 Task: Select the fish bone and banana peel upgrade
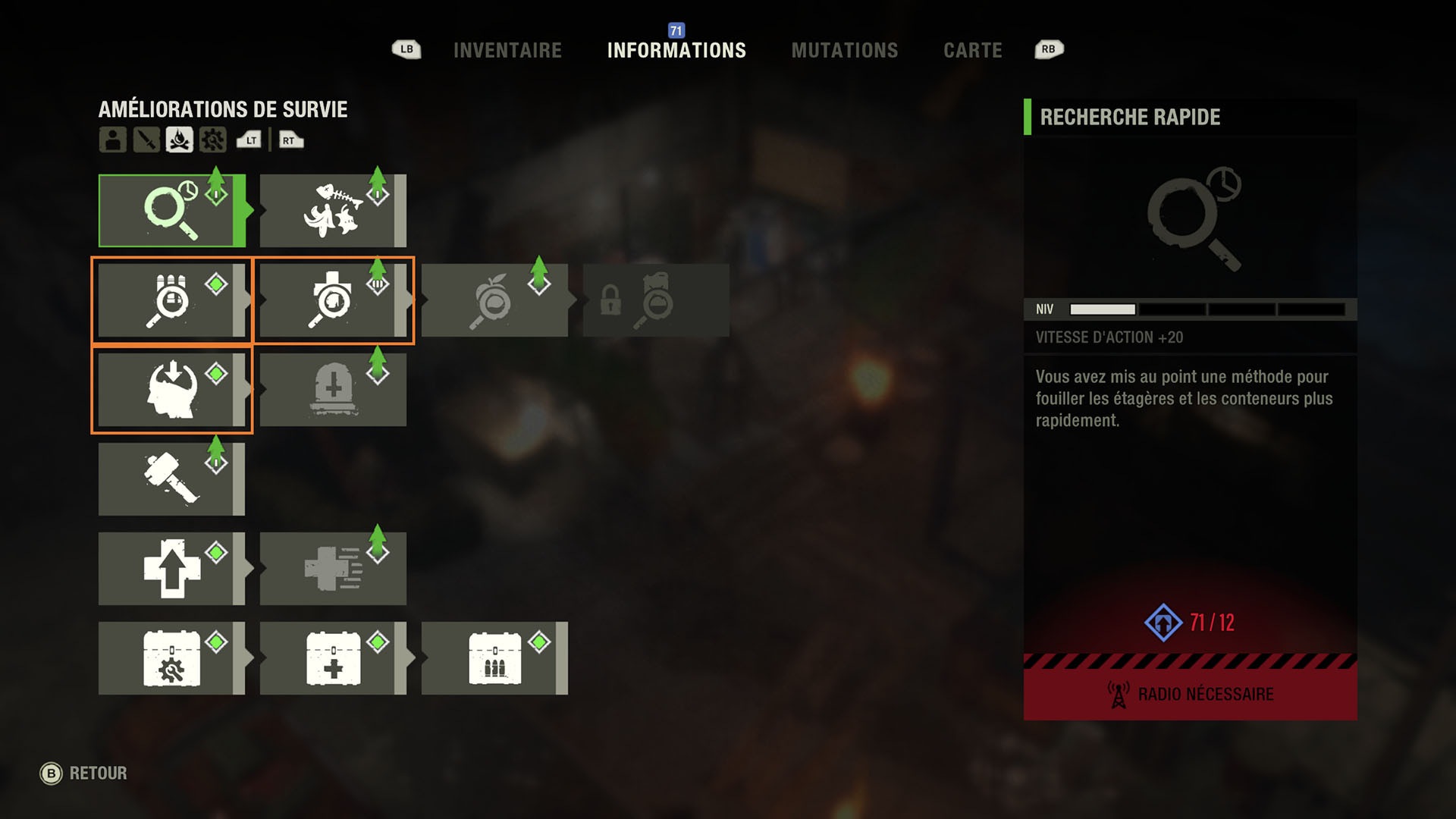332,211
